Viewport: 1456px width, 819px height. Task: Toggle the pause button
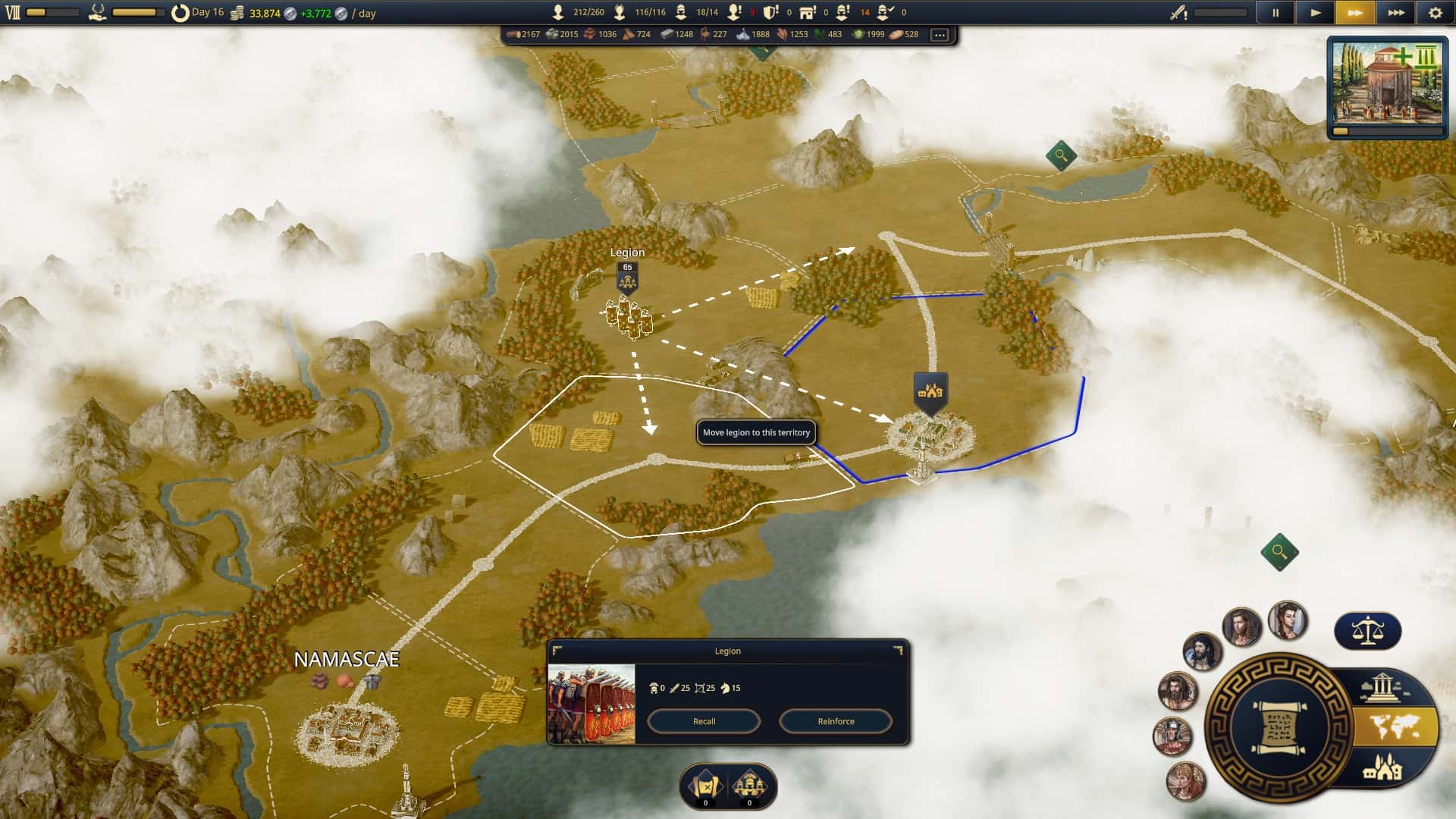(1276, 13)
